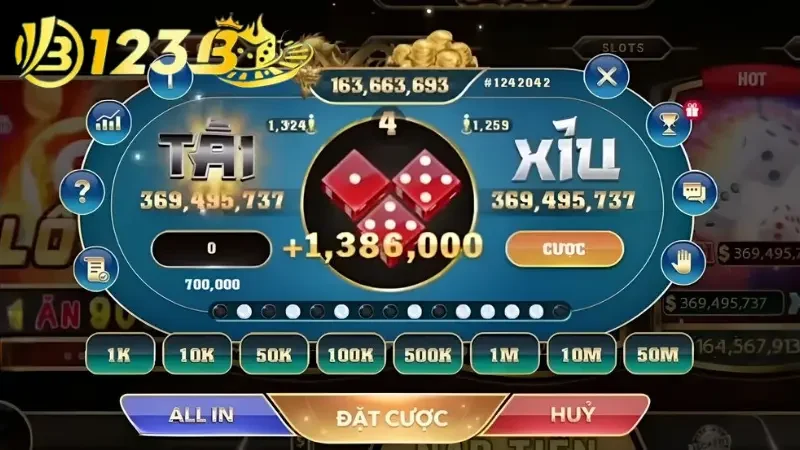Choose the XỈU betting side

(x=565, y=160)
